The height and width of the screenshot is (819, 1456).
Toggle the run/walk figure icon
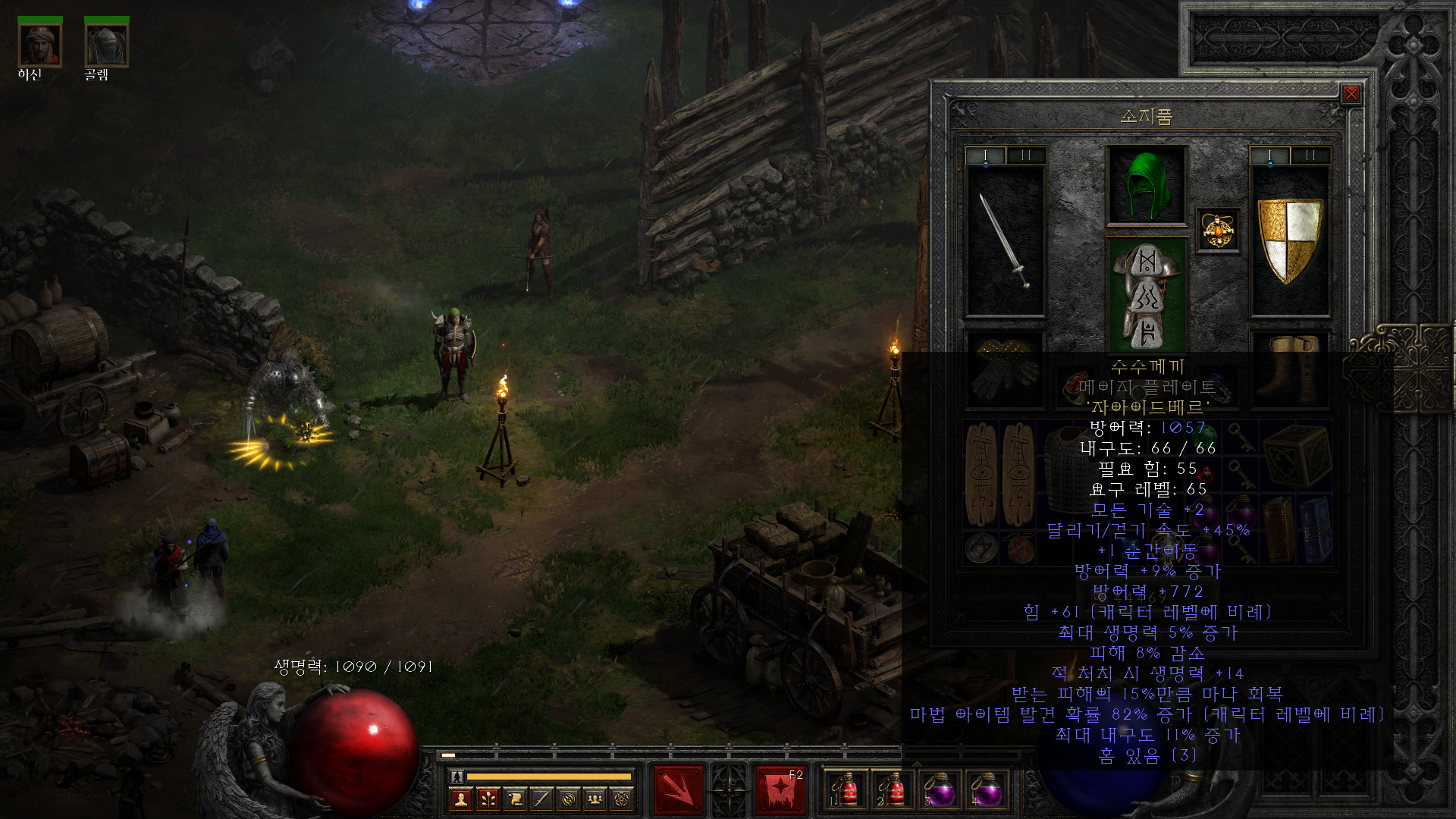coord(457,777)
